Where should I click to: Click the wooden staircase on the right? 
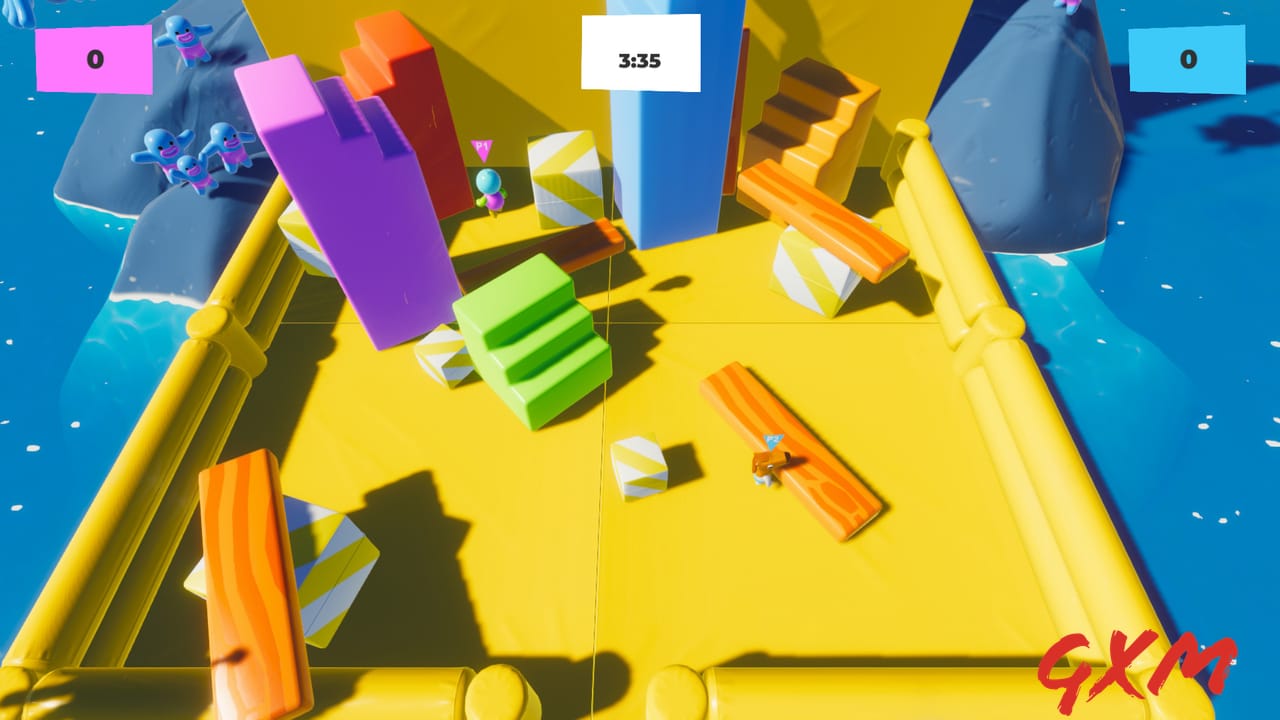[x=810, y=120]
